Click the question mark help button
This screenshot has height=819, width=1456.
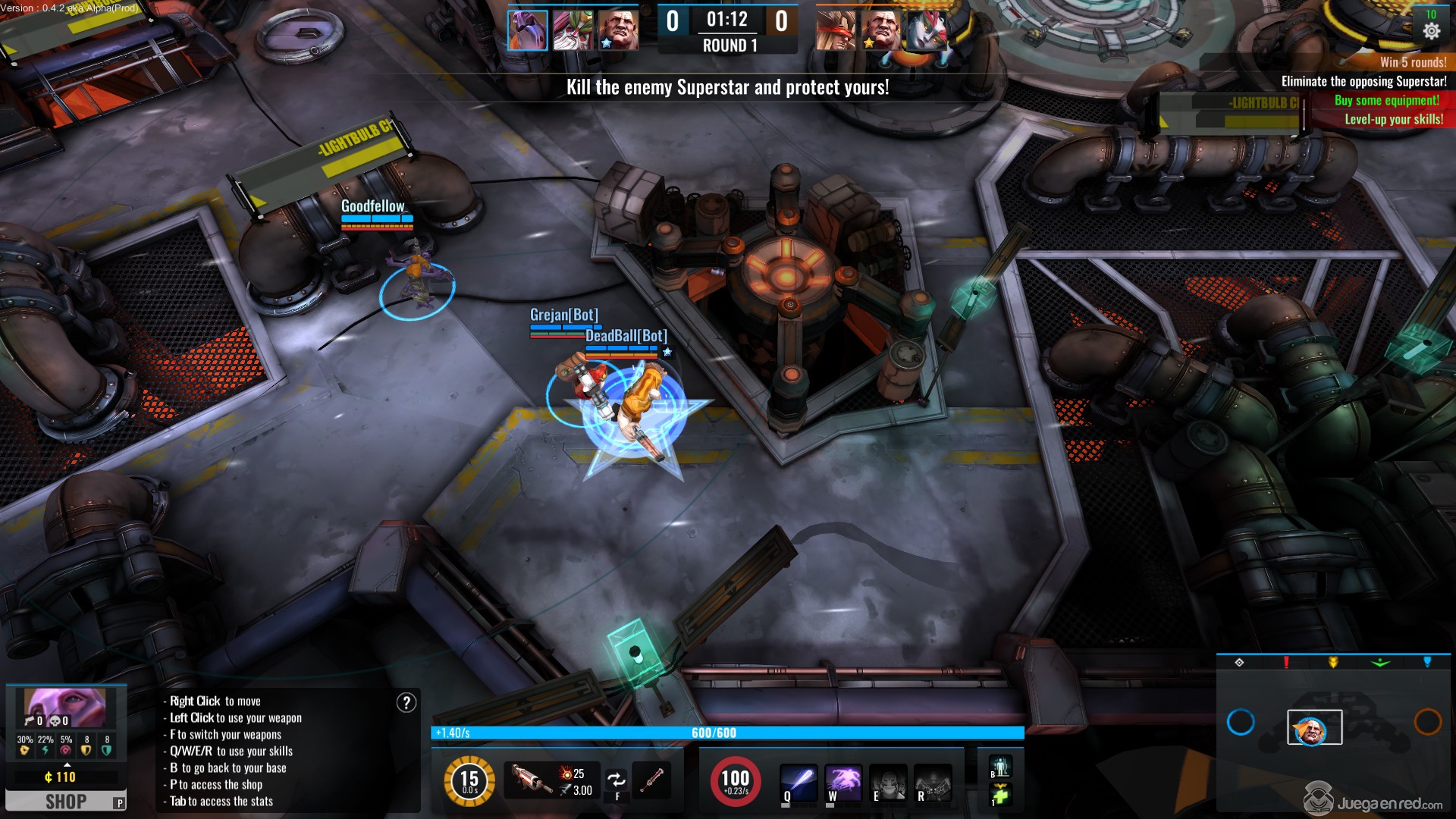click(x=406, y=703)
